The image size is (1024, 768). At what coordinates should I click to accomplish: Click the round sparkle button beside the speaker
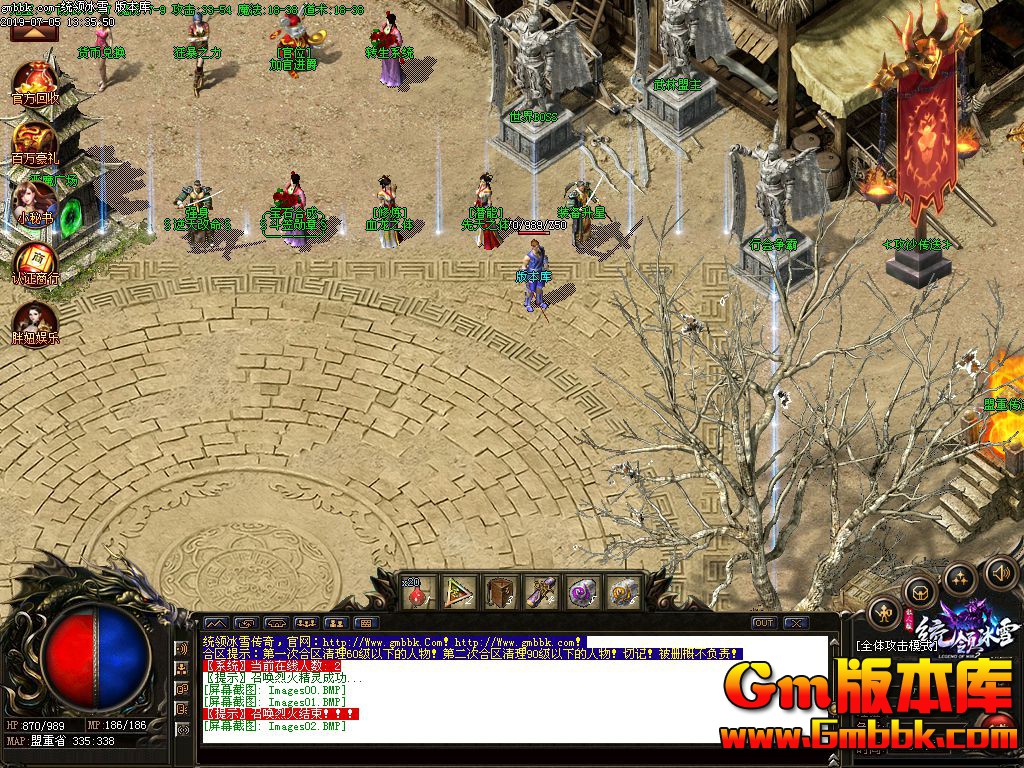click(x=960, y=577)
